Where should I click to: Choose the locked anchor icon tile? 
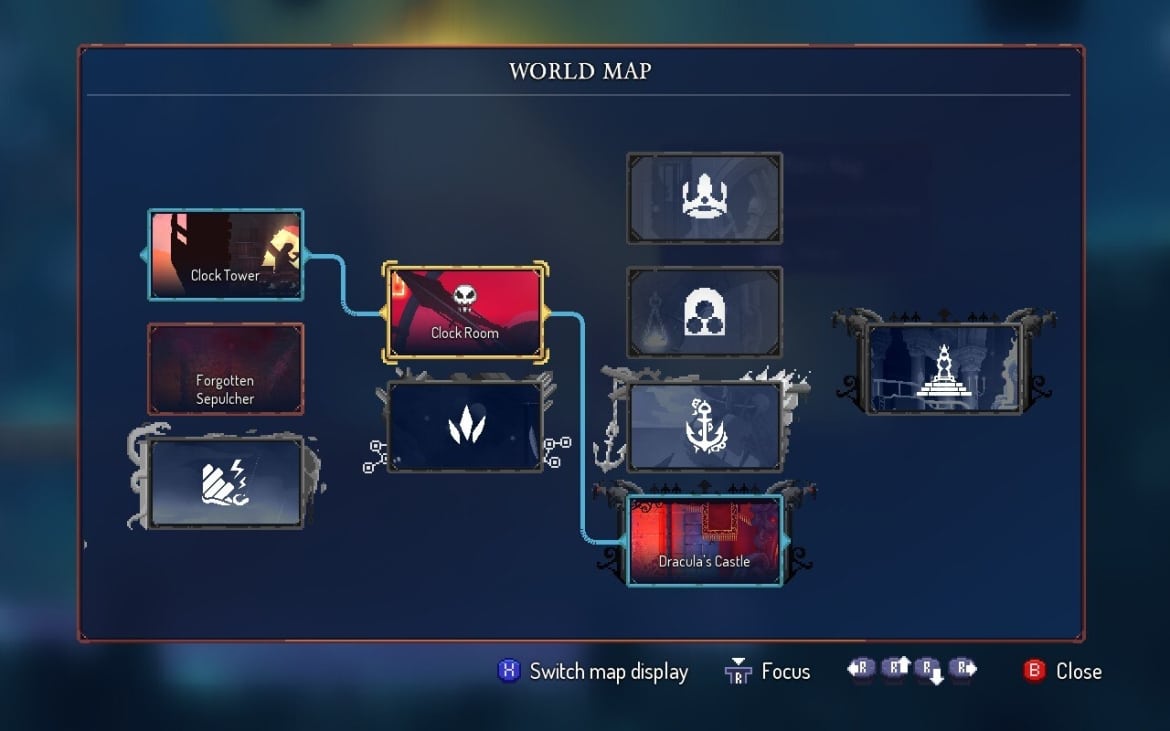point(705,426)
